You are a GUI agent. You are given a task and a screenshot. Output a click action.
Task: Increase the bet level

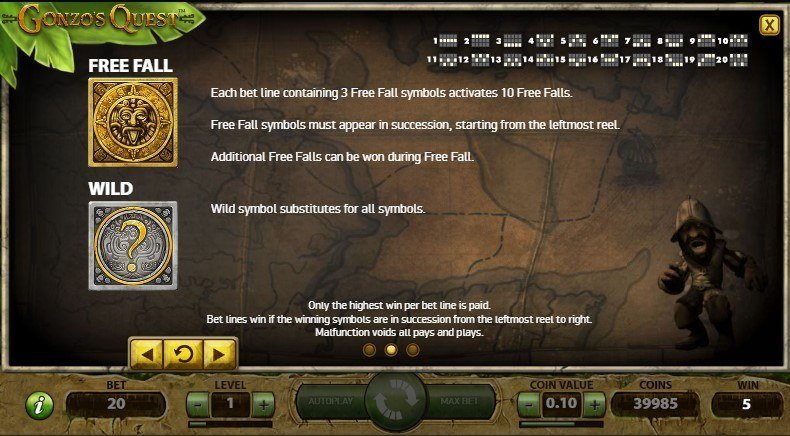(263, 405)
